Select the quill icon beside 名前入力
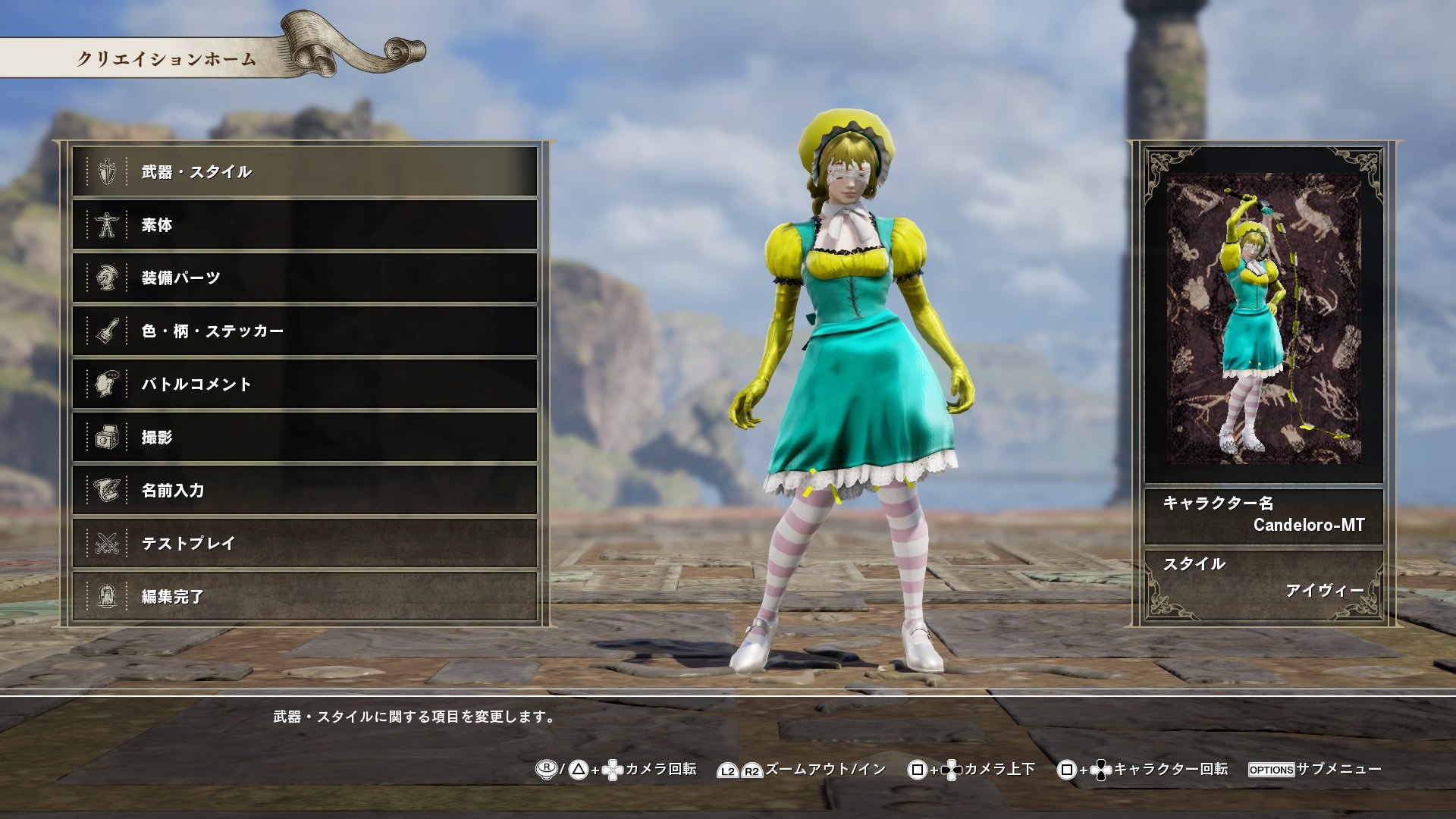Image resolution: width=1456 pixels, height=819 pixels. click(107, 490)
